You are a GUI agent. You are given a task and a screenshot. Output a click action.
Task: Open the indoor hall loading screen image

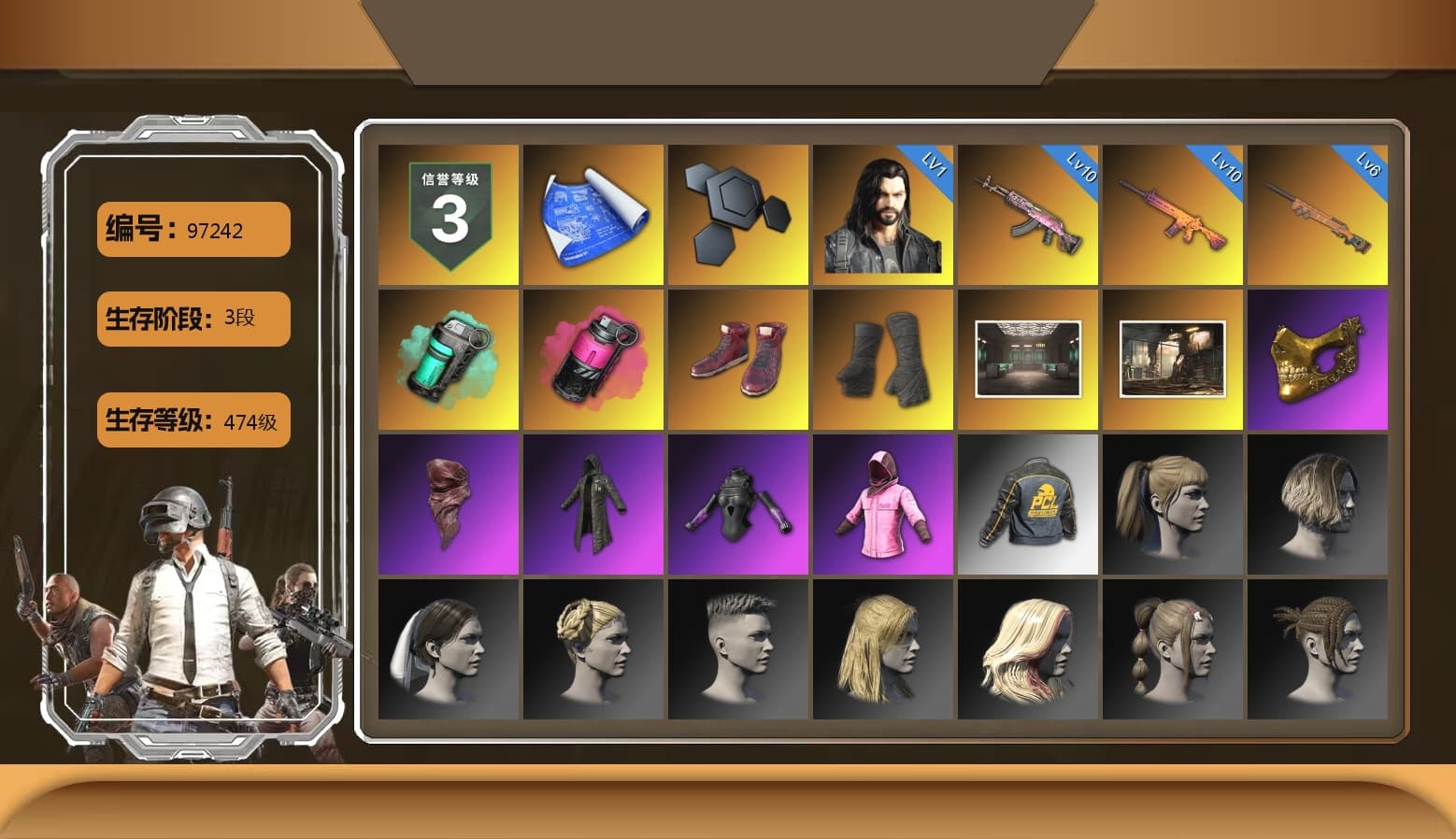coord(1028,358)
